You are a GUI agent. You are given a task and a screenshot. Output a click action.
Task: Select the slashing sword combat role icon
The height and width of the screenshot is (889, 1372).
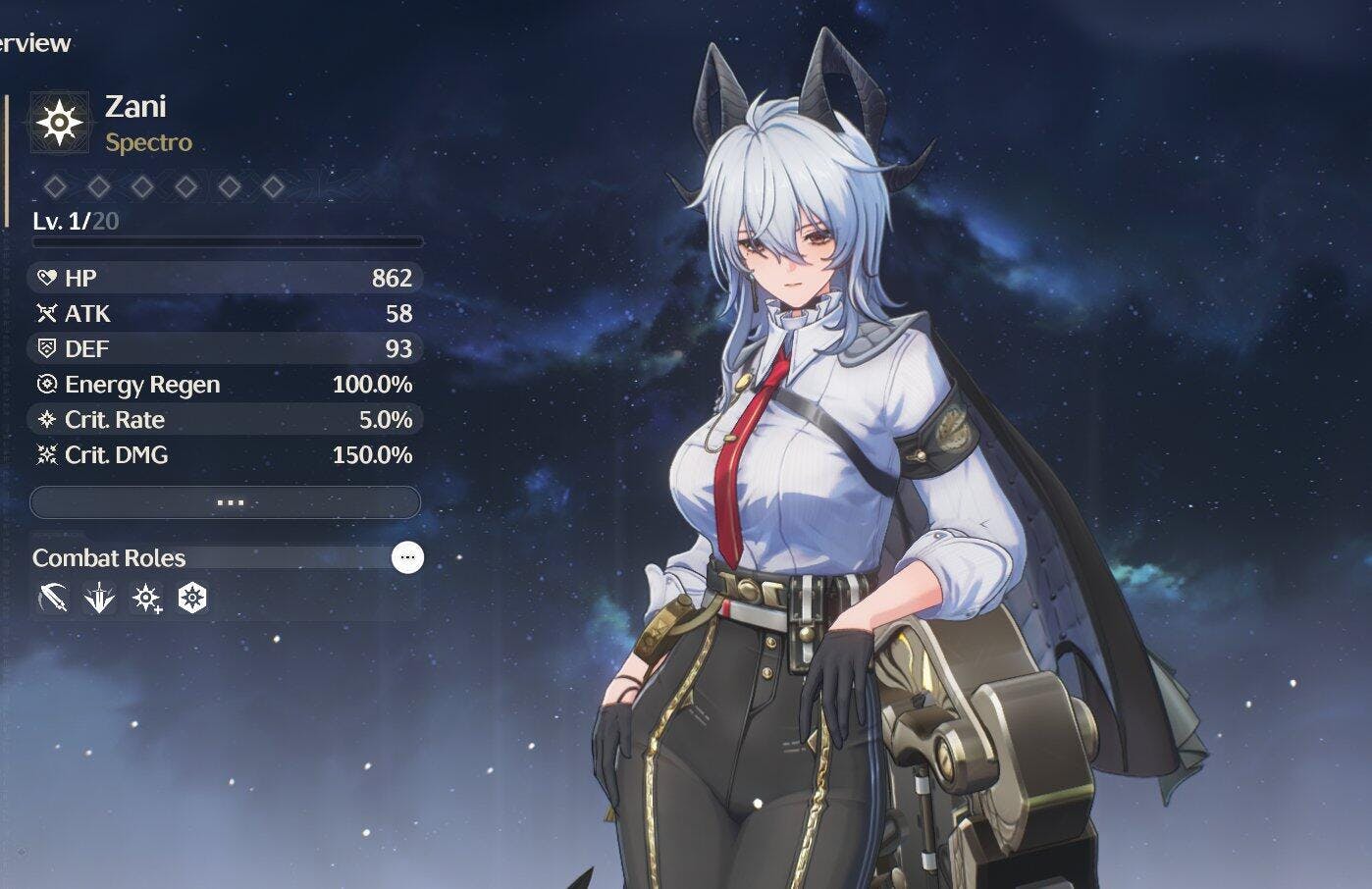coord(53,599)
